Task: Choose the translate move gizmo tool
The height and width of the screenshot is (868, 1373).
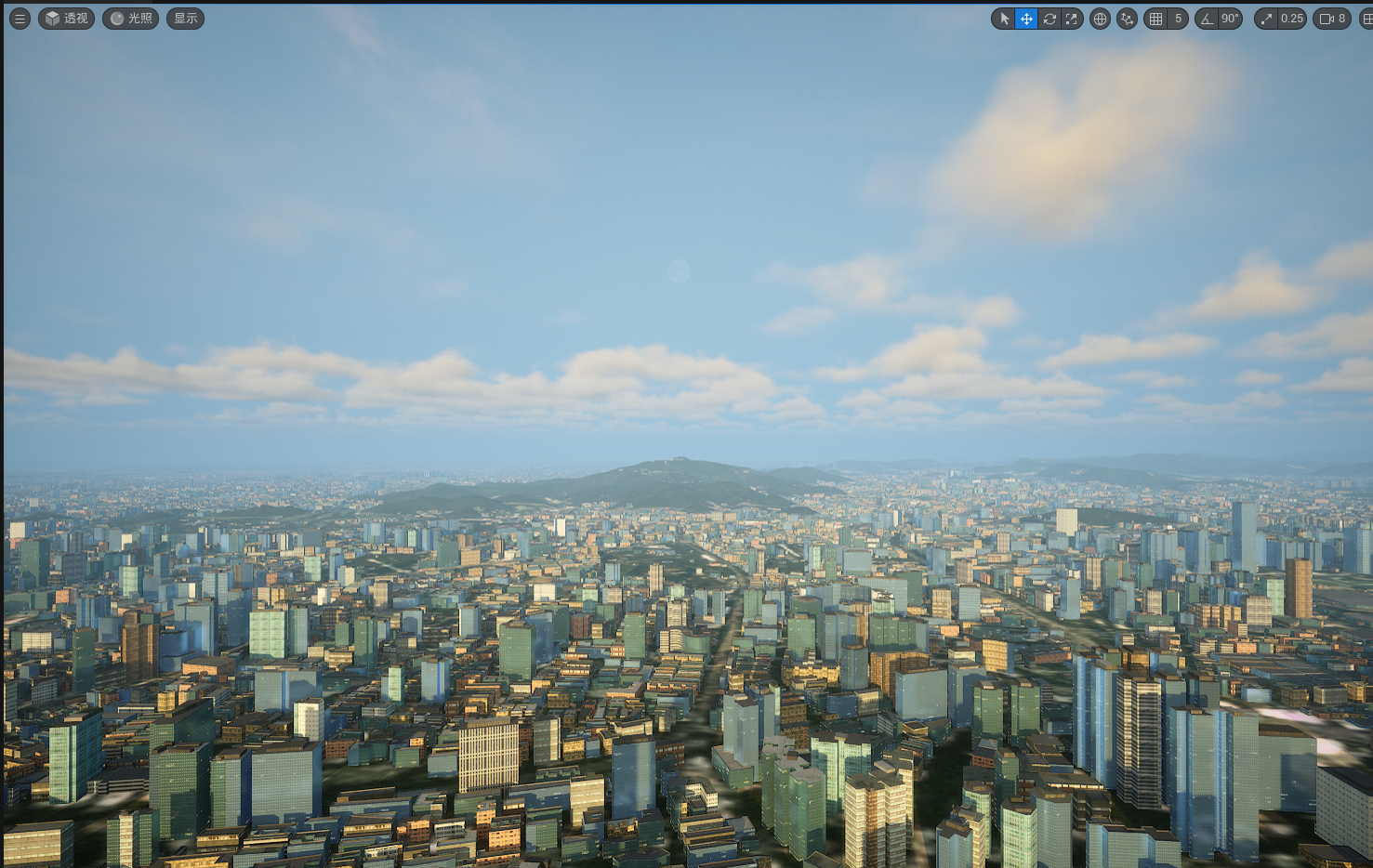Action: (1026, 19)
